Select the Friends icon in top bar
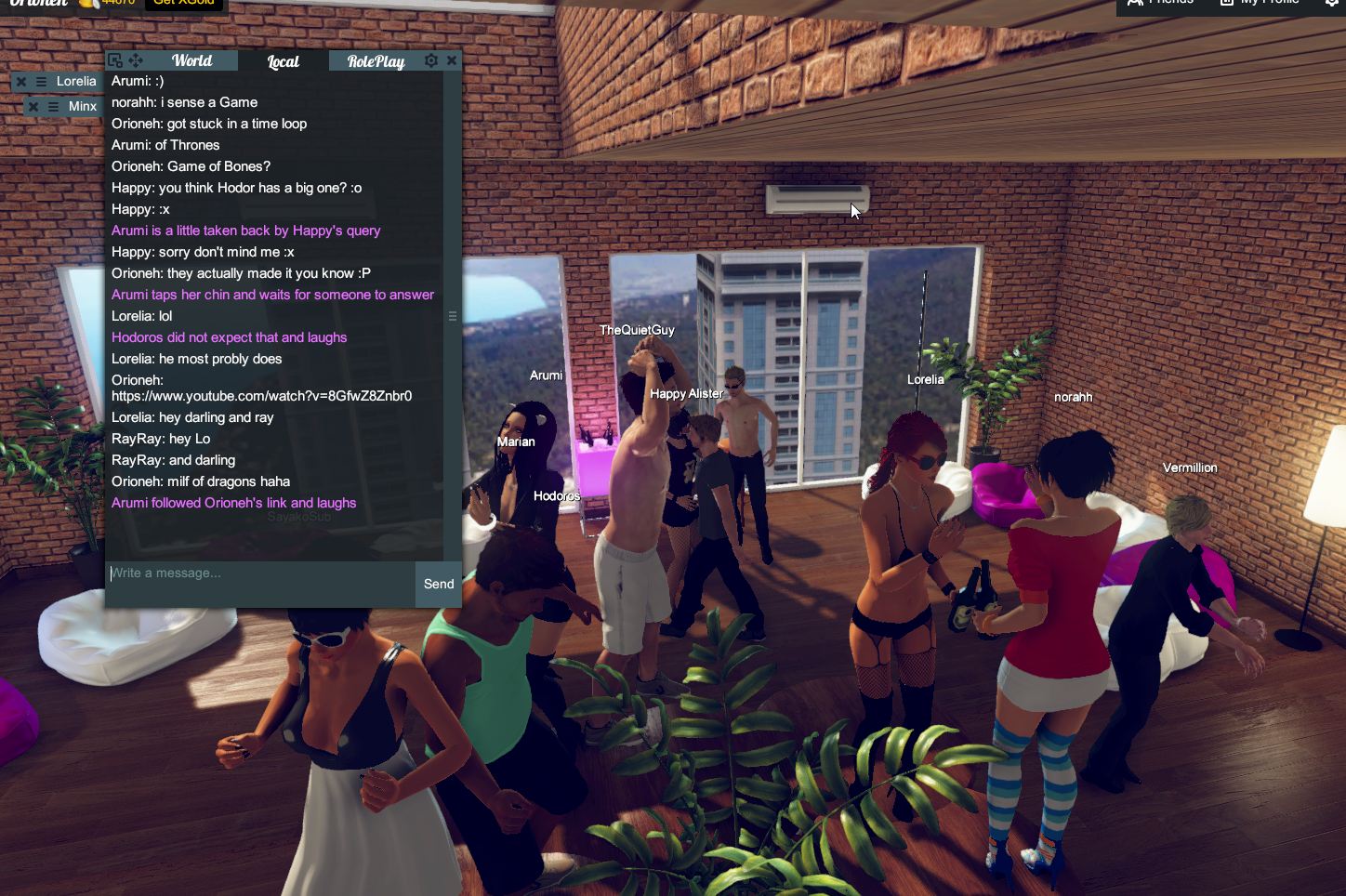The height and width of the screenshot is (896, 1346). (1135, 4)
